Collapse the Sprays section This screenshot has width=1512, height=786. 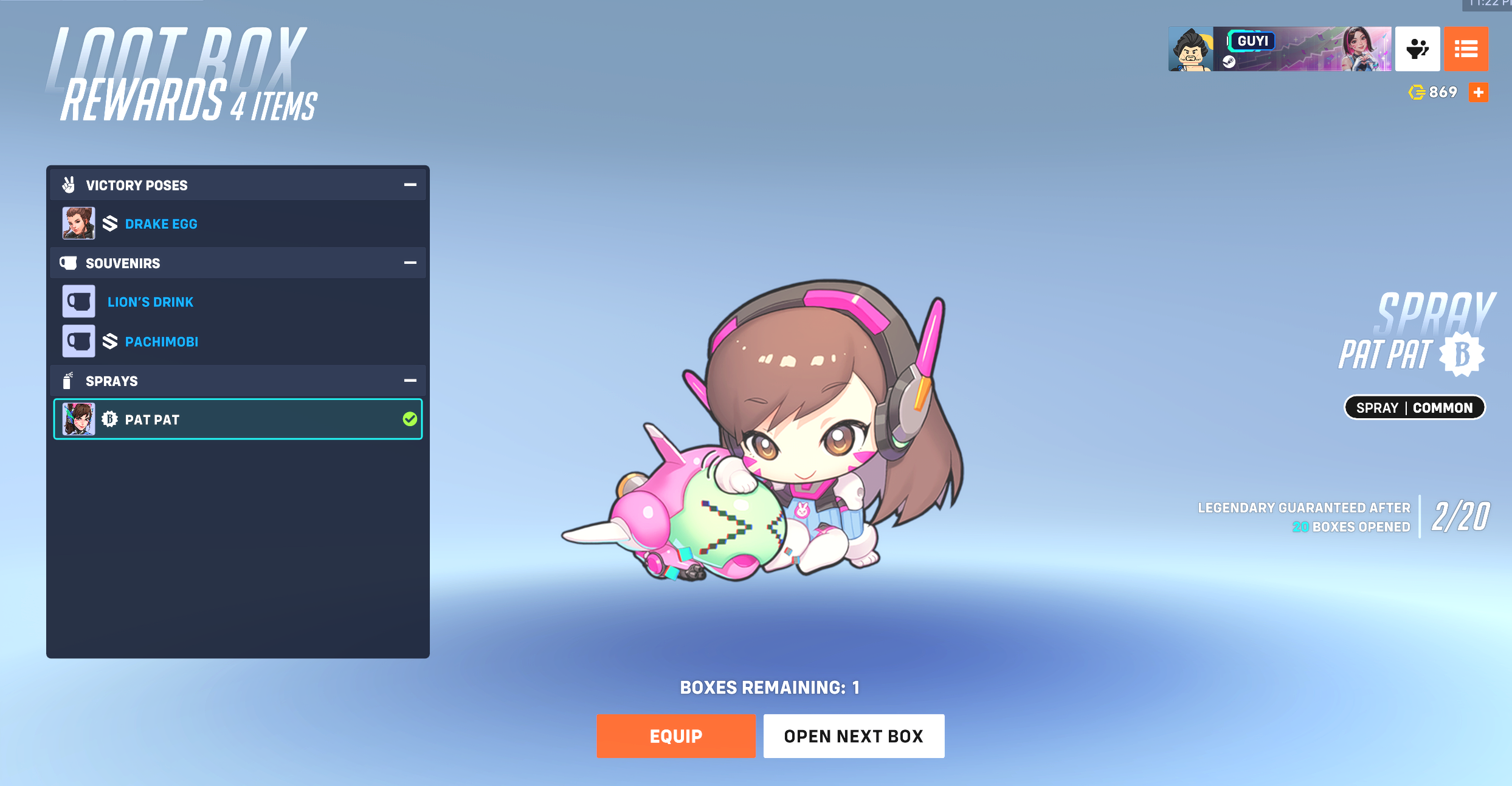(x=410, y=381)
